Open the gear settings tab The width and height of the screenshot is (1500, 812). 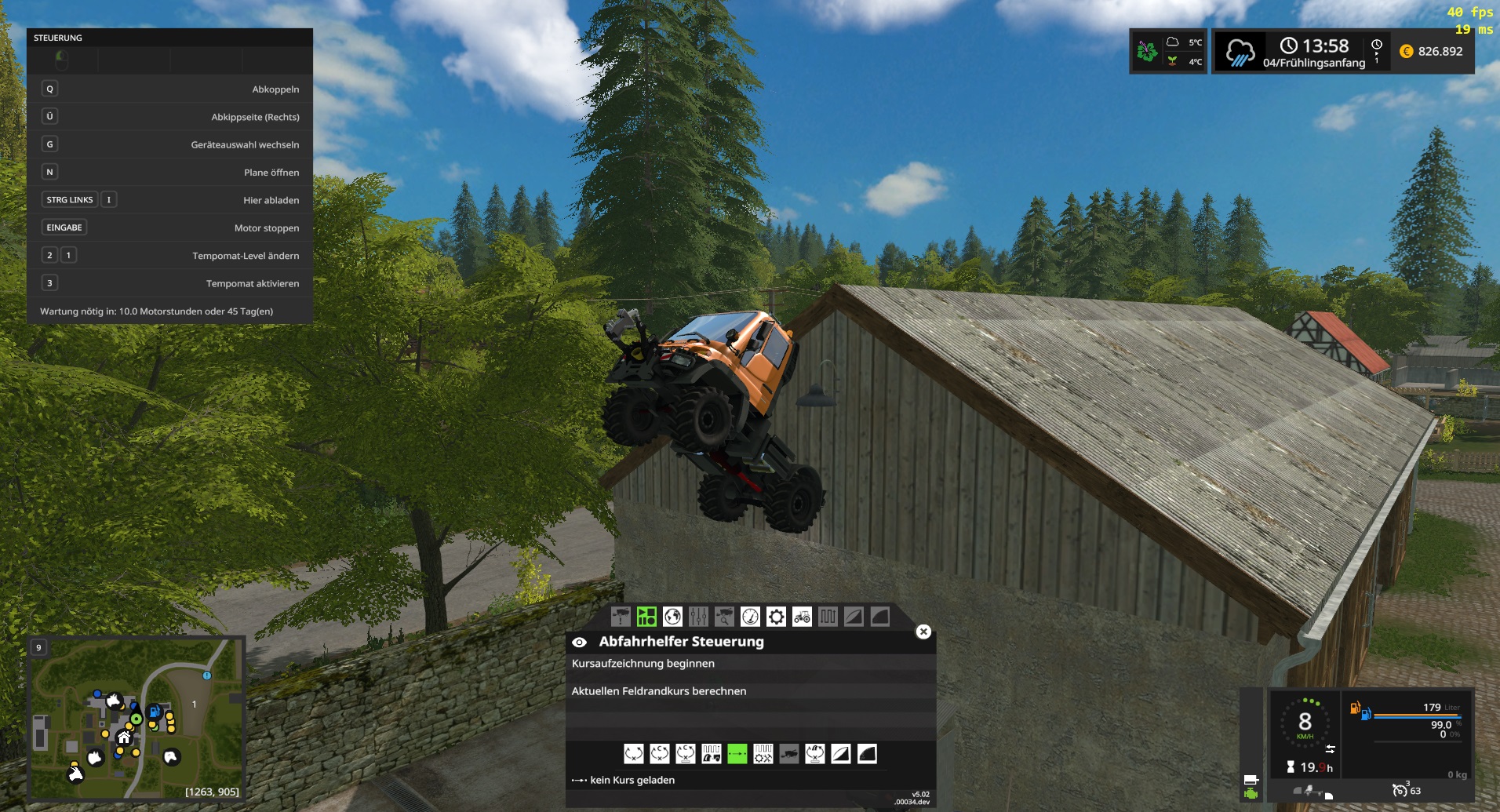click(x=776, y=617)
